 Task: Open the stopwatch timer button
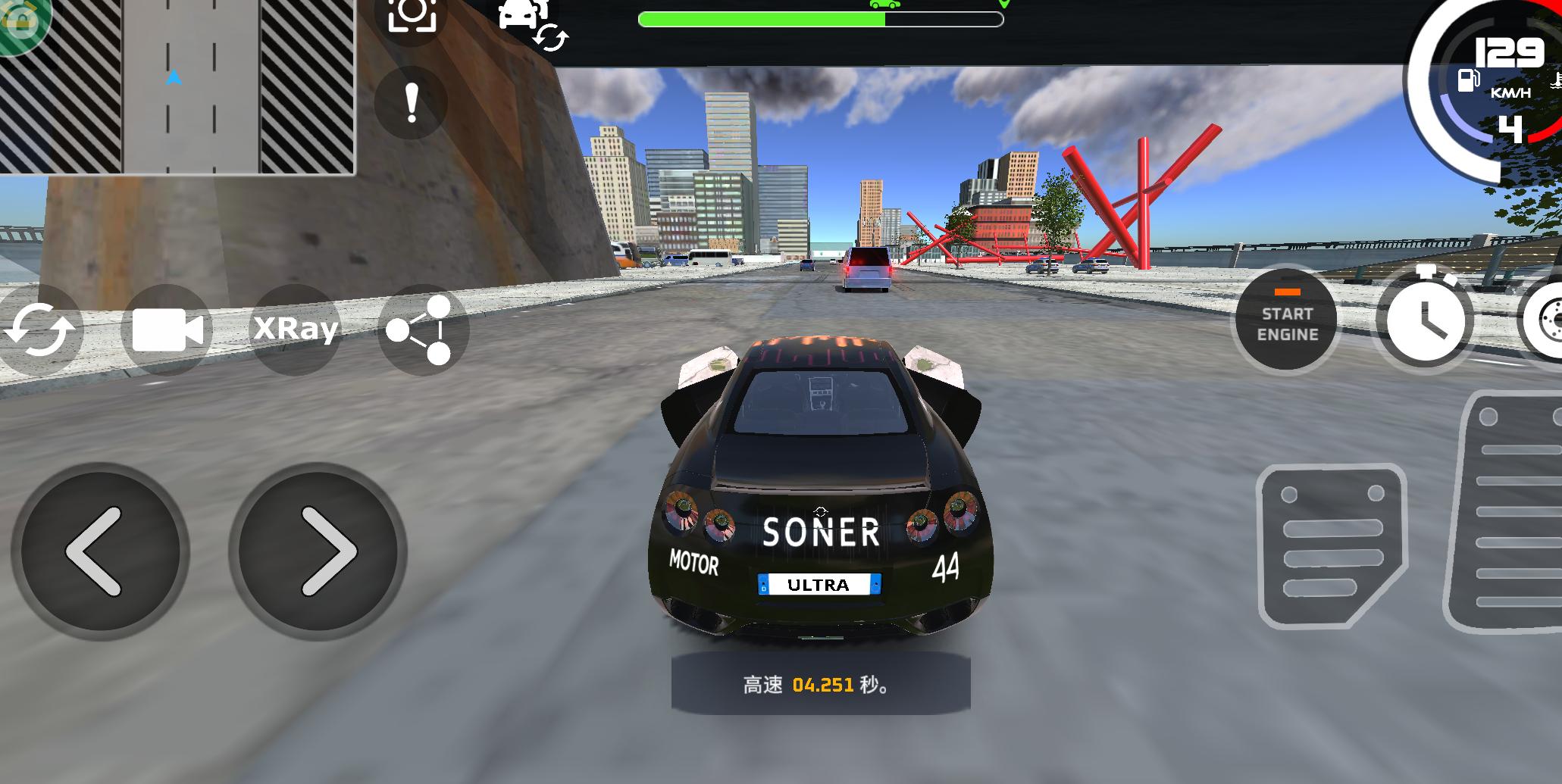(x=1424, y=318)
